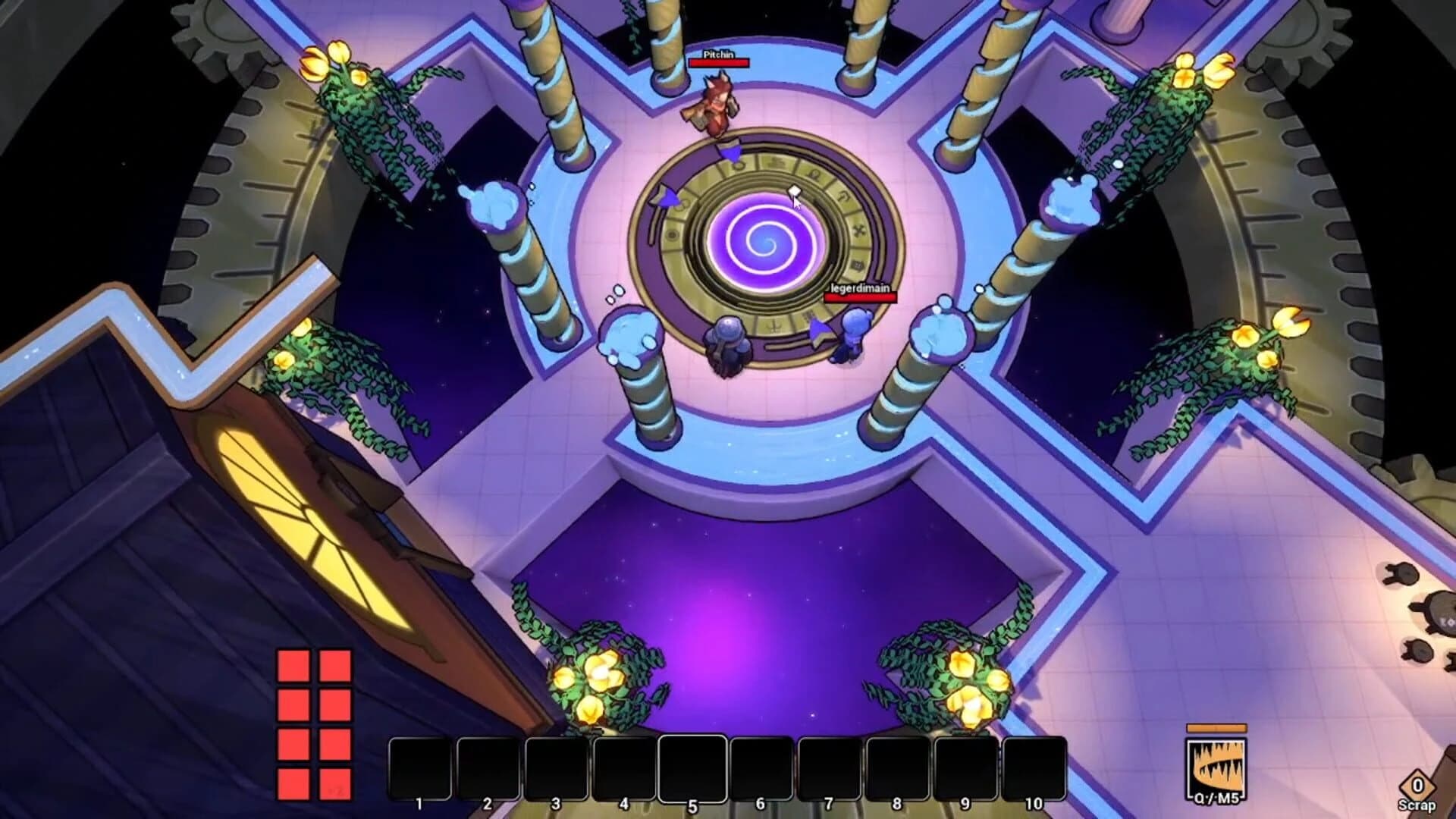Click the spiked trap item icon above Q/M5

pyautogui.click(x=1215, y=766)
